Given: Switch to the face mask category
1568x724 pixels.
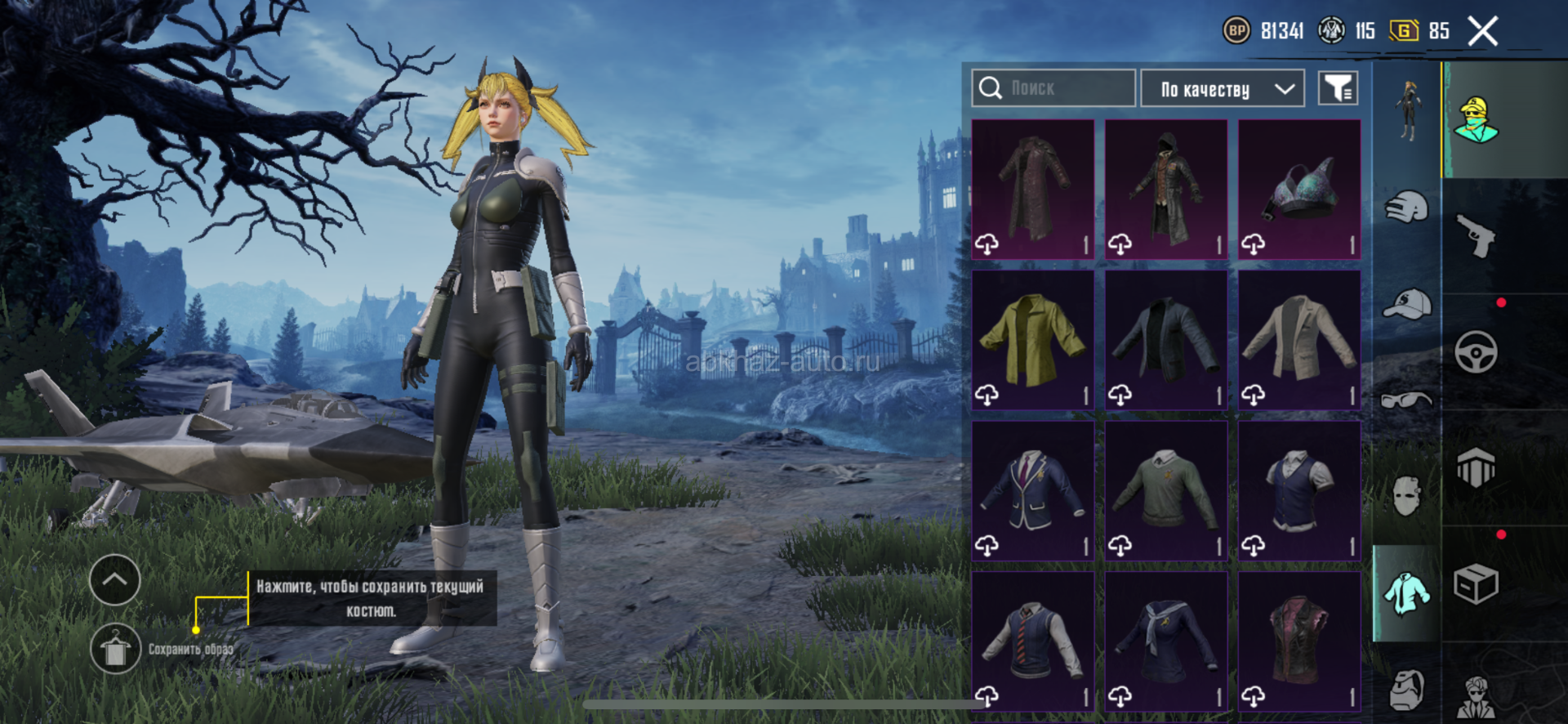Looking at the screenshot, I should coord(1406,495).
